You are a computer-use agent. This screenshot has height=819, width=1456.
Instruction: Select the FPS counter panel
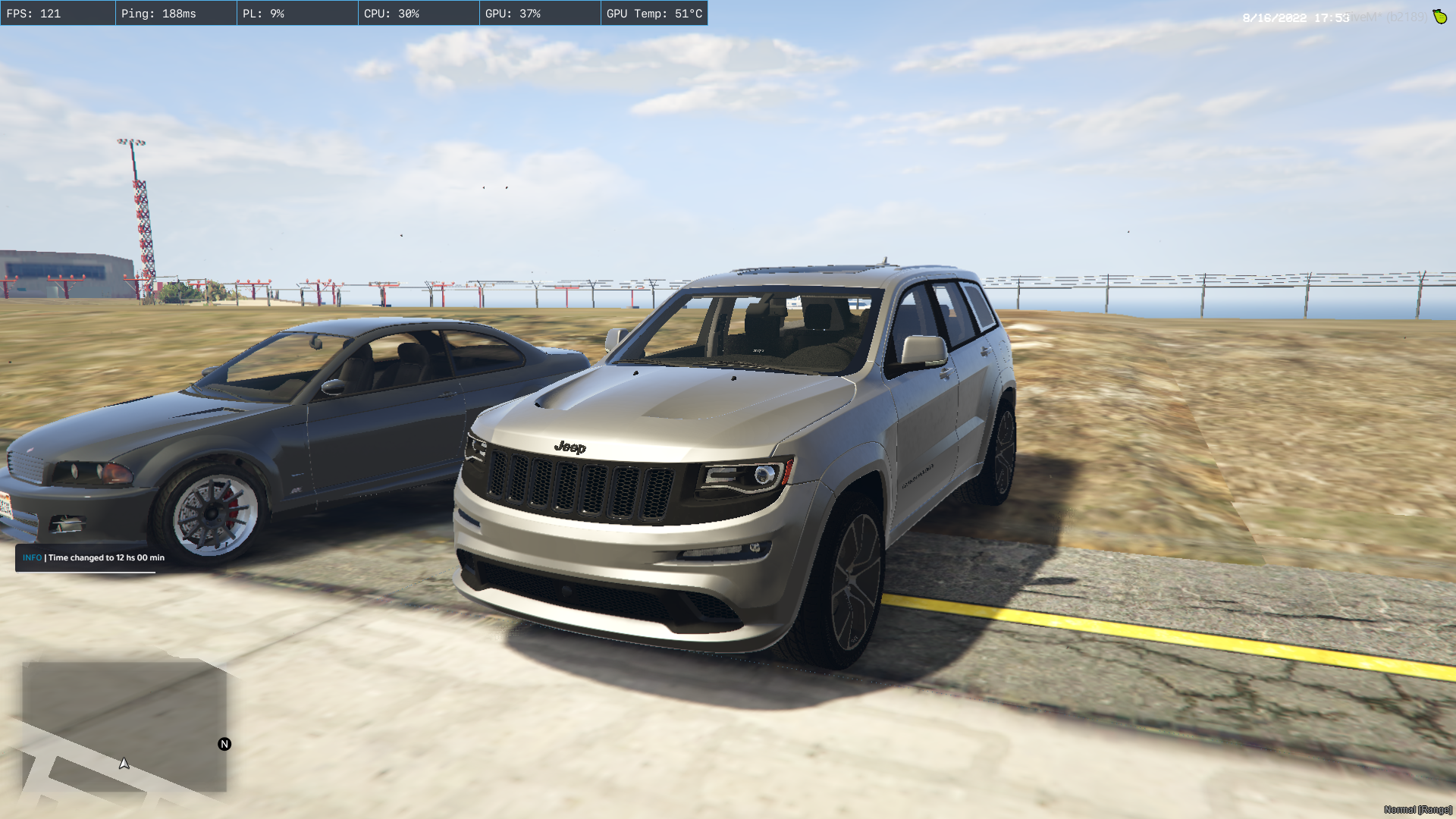[58, 13]
